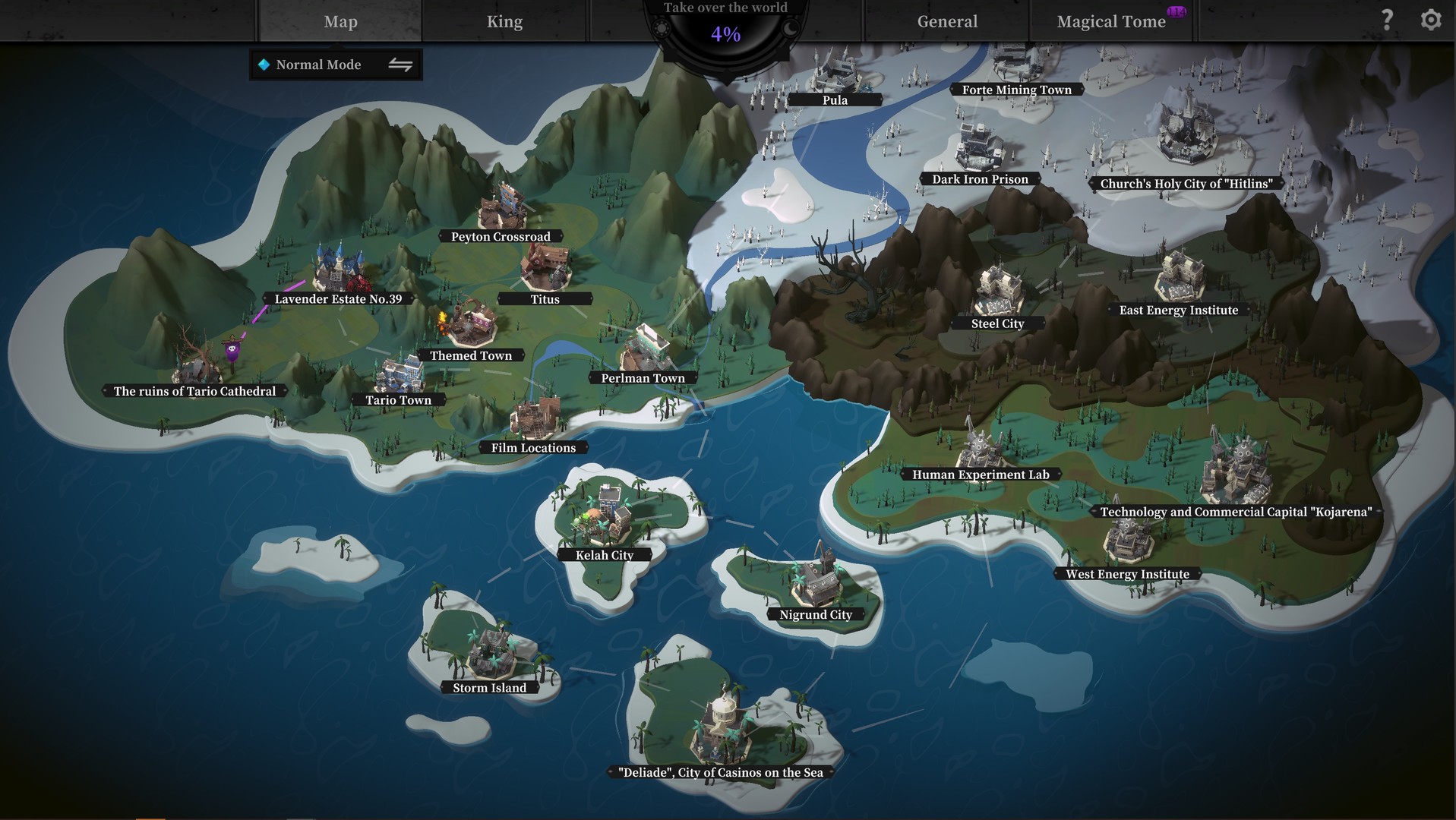Open the help question mark
The image size is (1456, 820).
[x=1387, y=20]
